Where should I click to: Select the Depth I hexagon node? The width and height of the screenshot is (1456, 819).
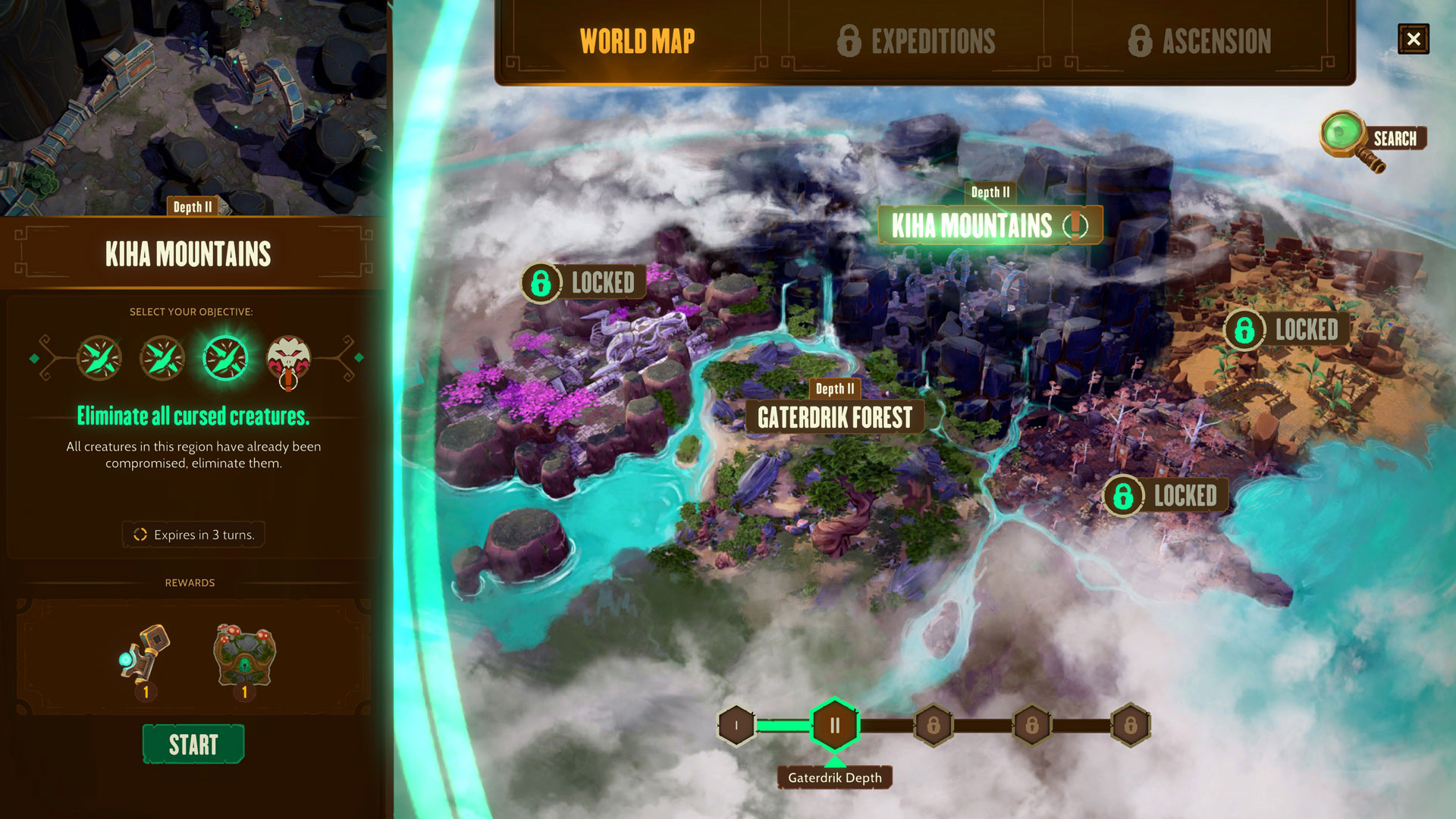(736, 726)
